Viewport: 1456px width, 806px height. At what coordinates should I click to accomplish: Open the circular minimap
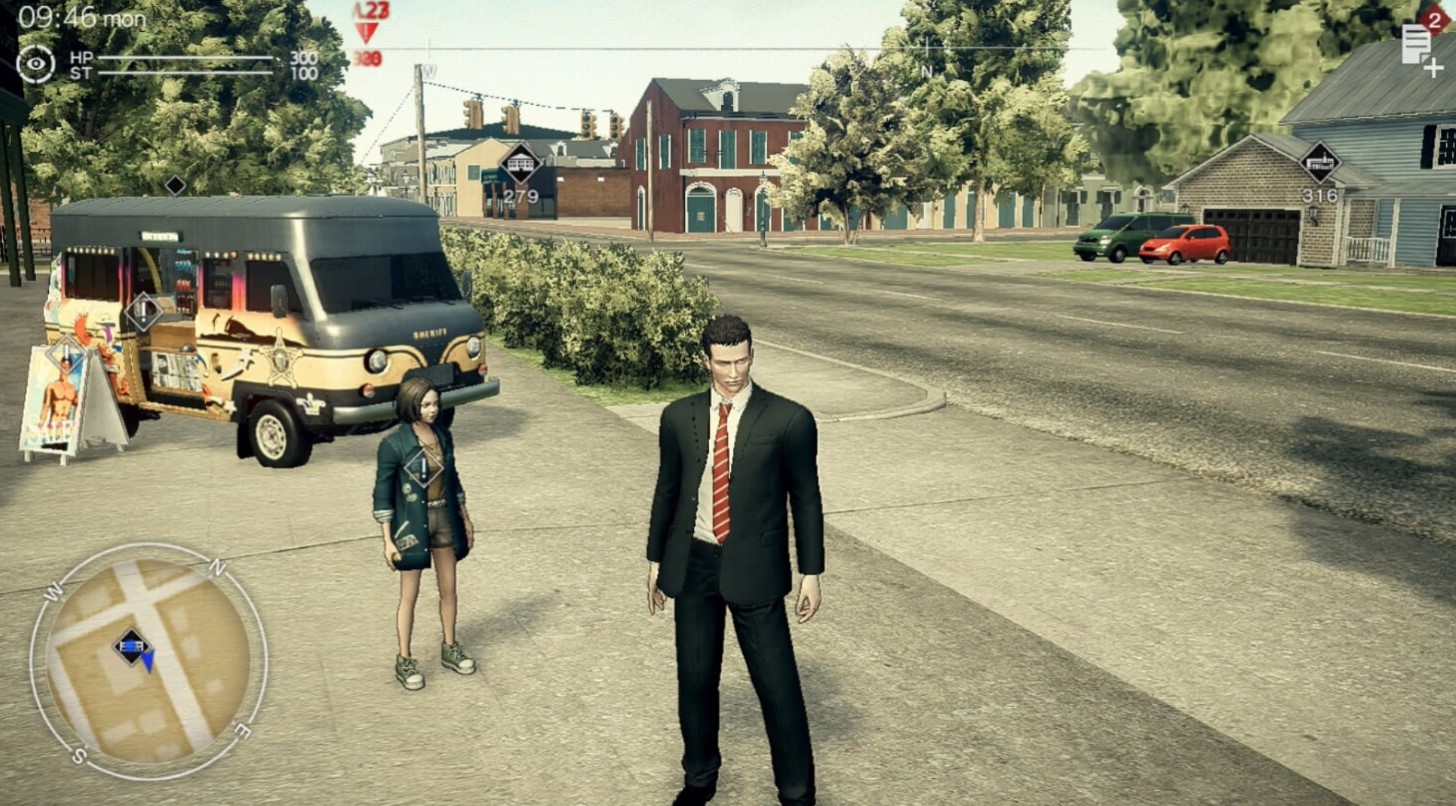pyautogui.click(x=148, y=661)
